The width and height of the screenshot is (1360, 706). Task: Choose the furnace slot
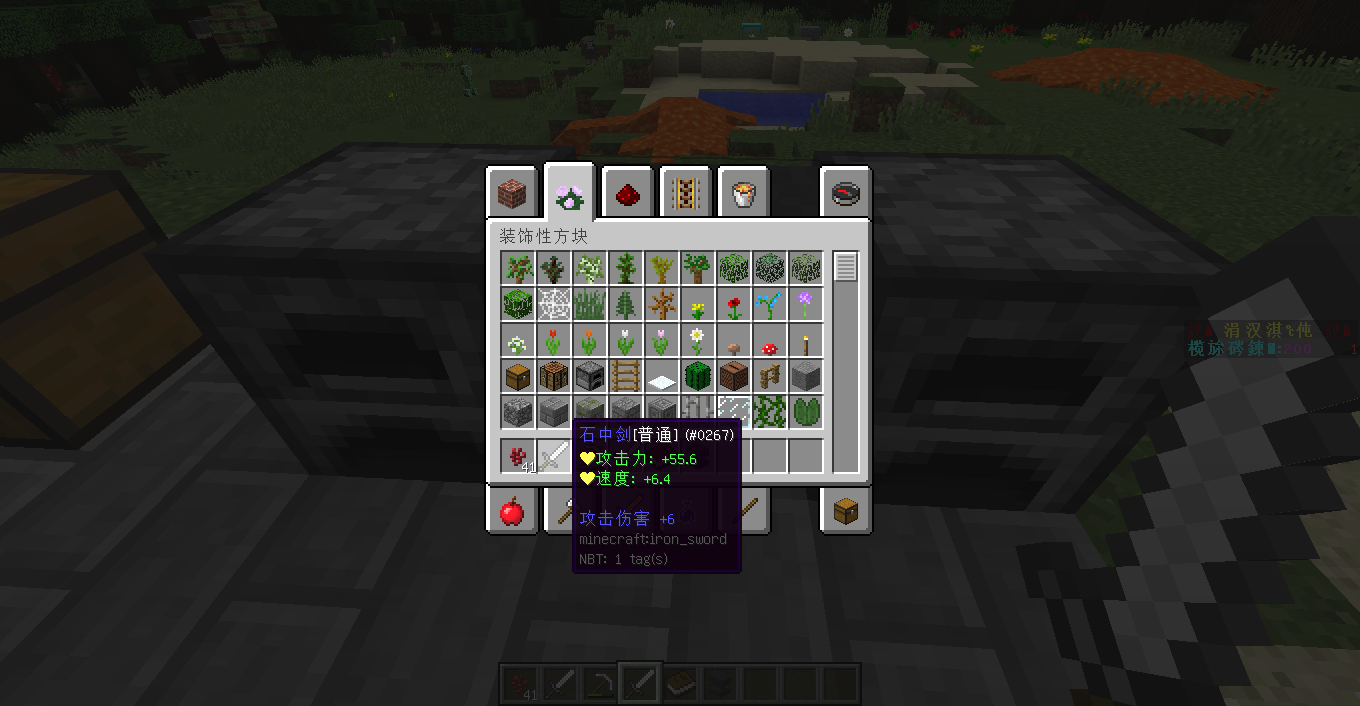(x=590, y=376)
